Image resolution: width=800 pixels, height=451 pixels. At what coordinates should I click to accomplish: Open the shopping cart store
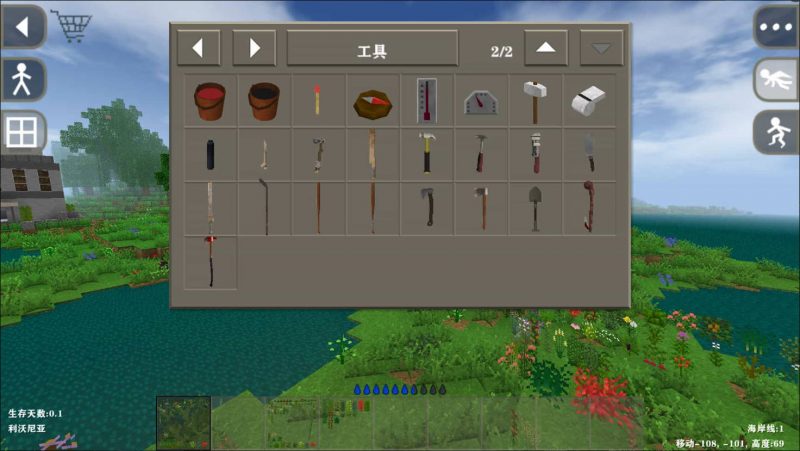point(71,27)
